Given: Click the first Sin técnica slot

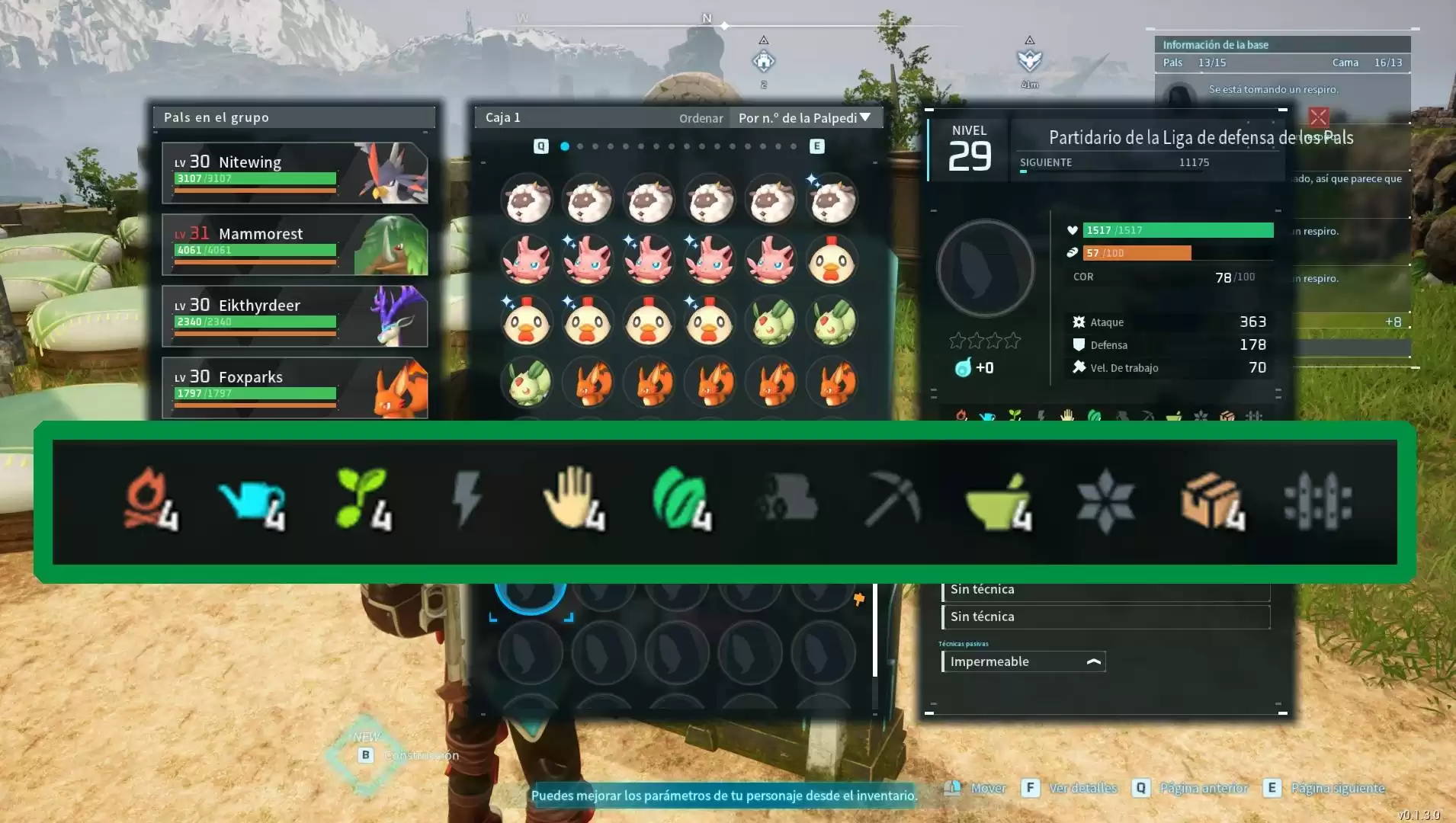Looking at the screenshot, I should 1105,589.
